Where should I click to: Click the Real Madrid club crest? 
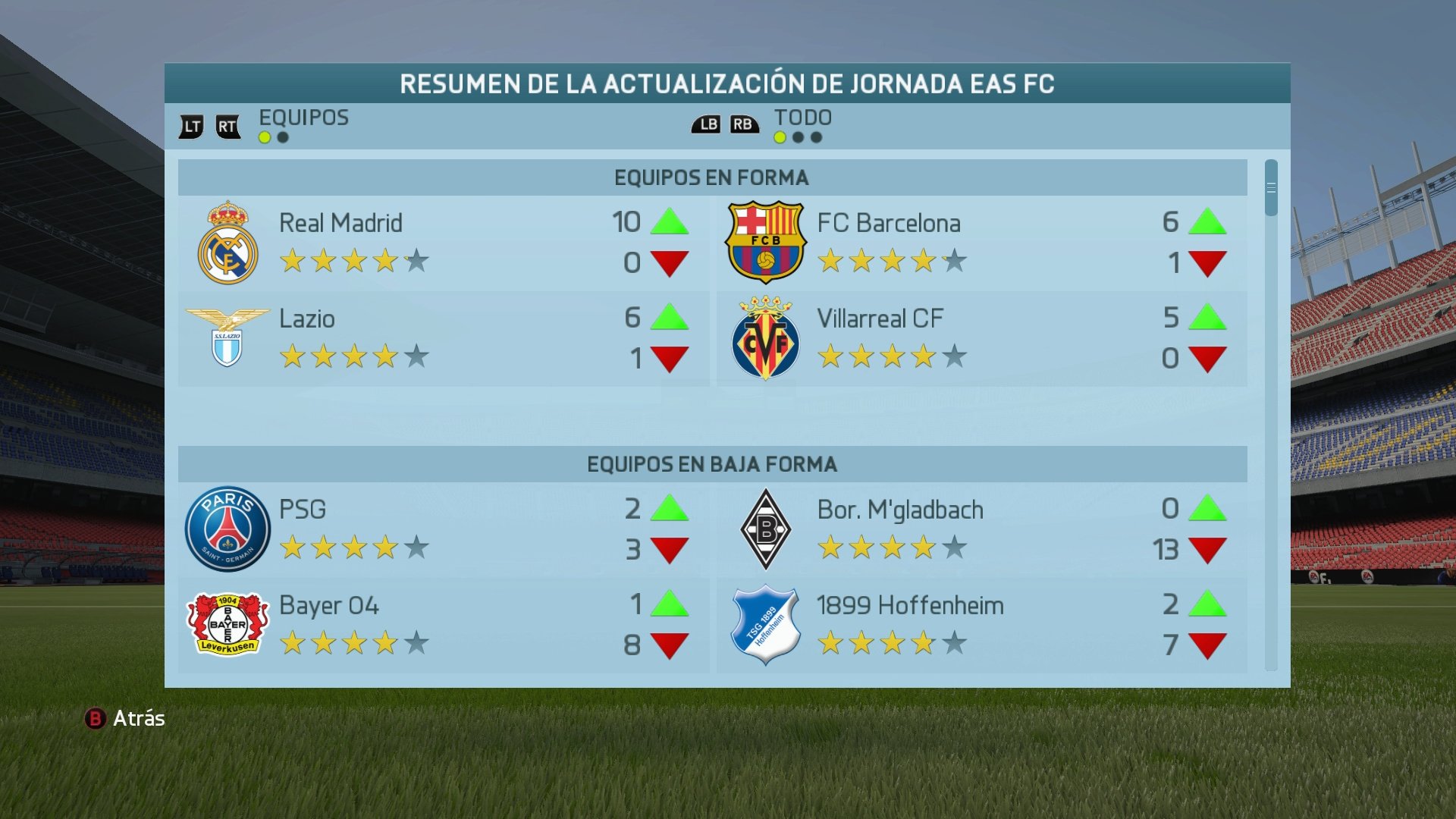(230, 241)
